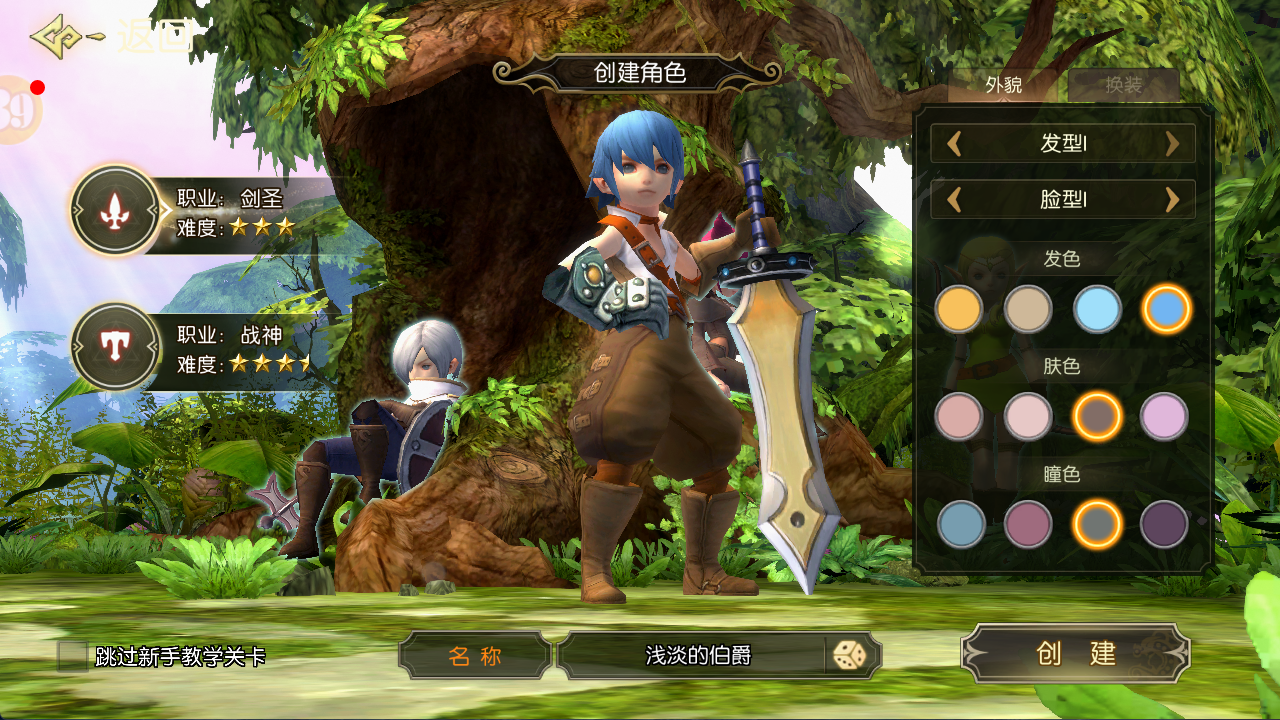Choose the lavender skin tone swatch
Screen dimensions: 1280x720
(x=1164, y=417)
